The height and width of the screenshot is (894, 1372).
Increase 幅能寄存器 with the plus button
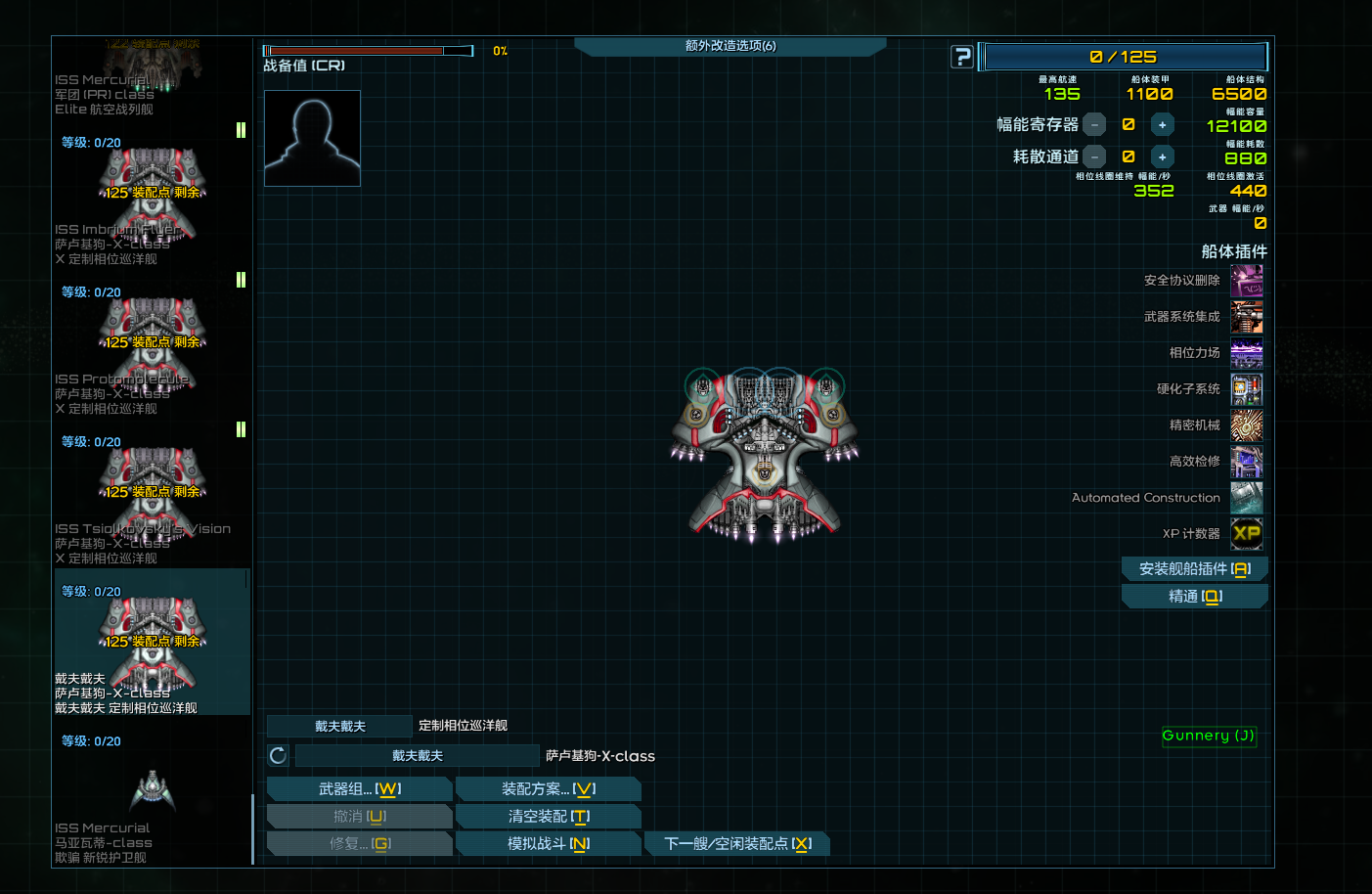(x=1163, y=124)
